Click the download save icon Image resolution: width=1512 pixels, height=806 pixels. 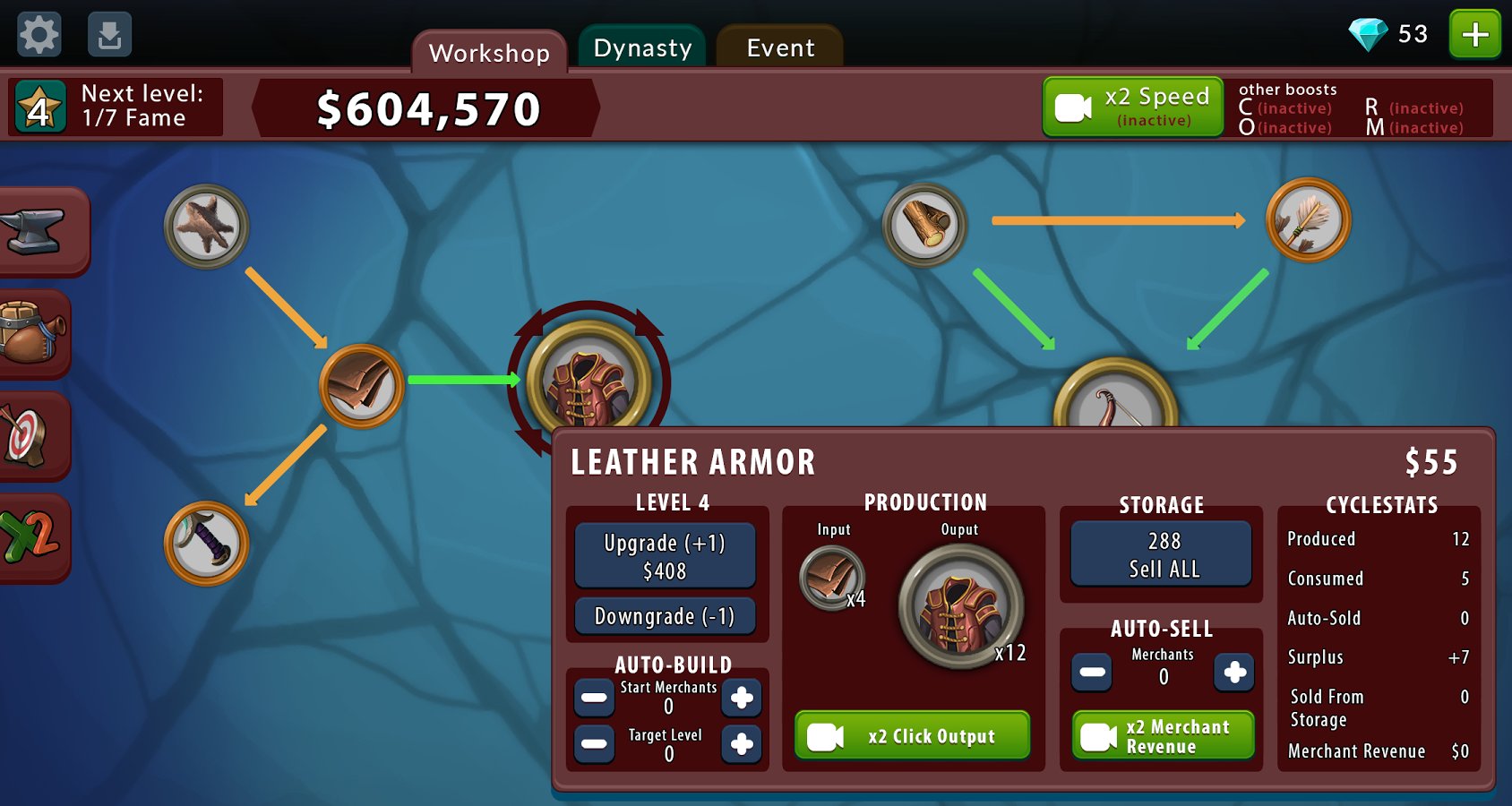(x=109, y=35)
